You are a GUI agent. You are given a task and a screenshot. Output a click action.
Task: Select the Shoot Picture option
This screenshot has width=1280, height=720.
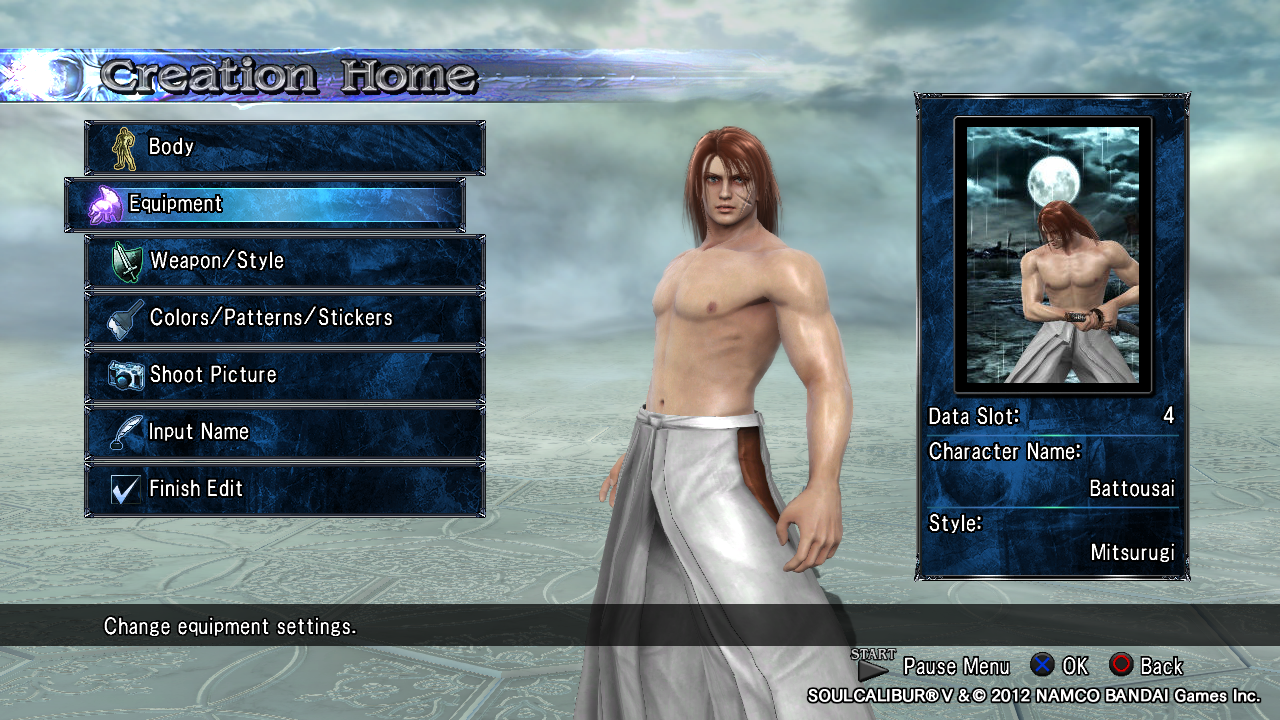tap(284, 375)
